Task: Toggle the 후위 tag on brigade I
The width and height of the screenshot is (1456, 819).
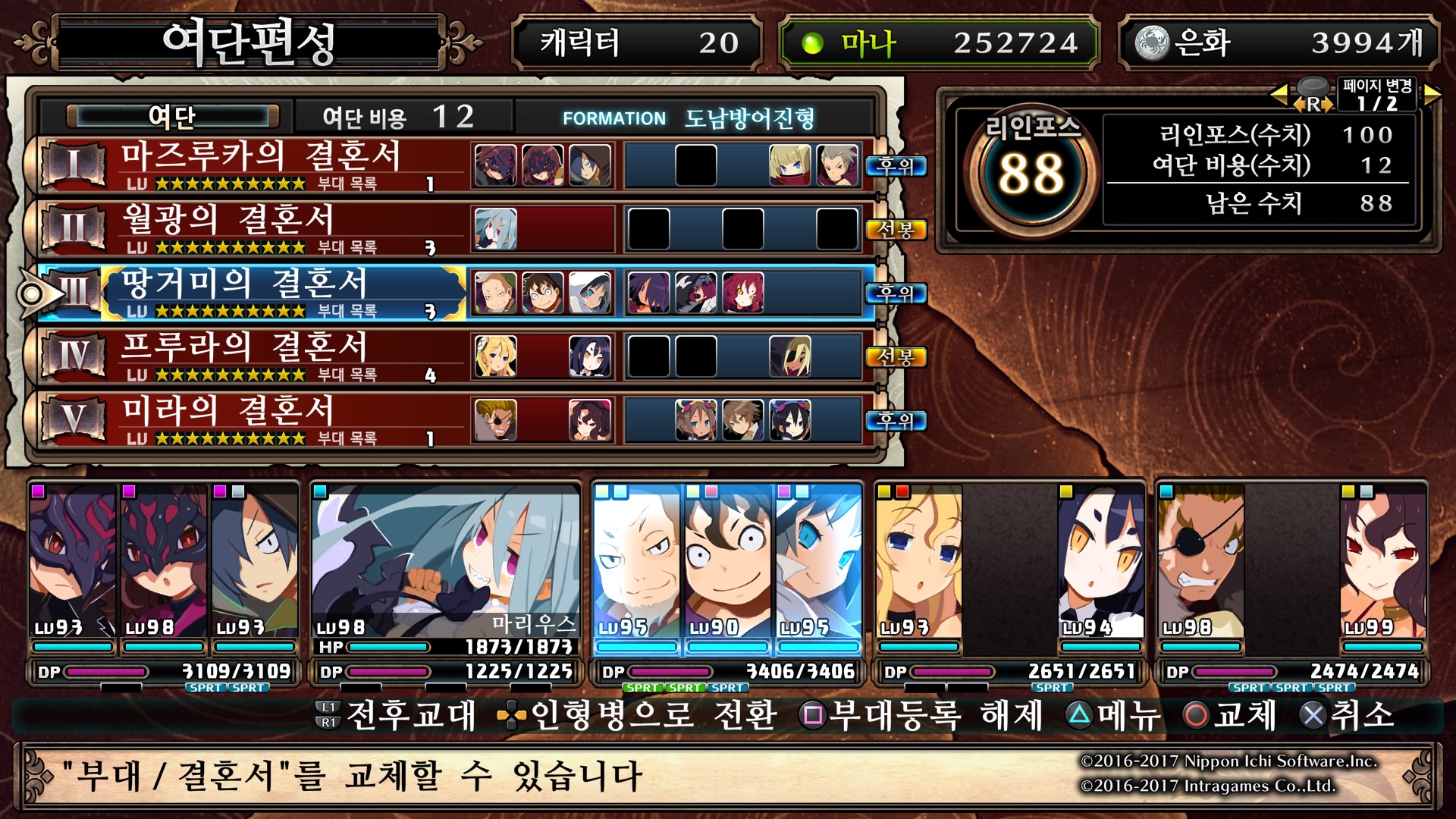Action: pos(896,165)
